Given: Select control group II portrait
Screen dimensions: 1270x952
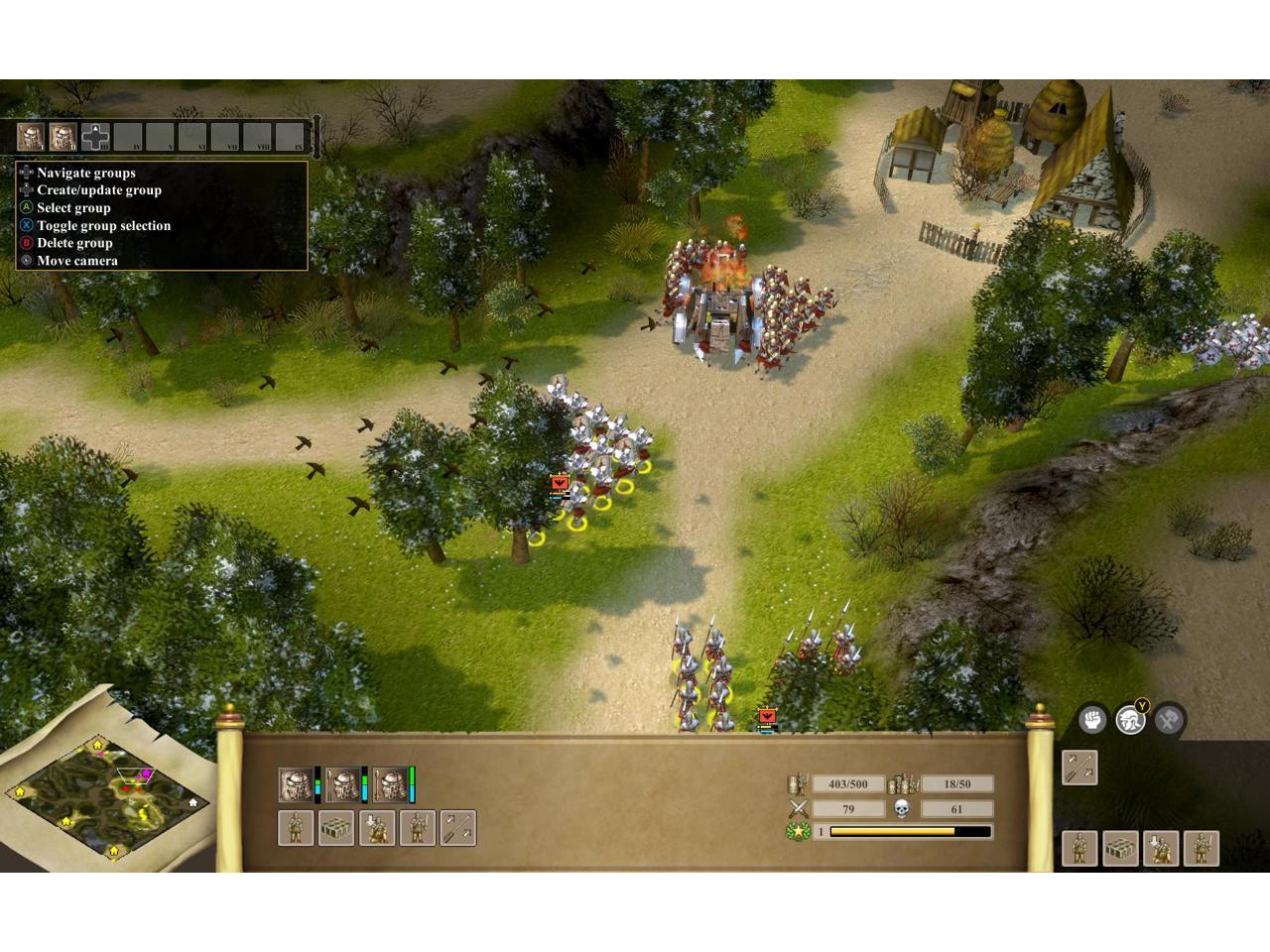Looking at the screenshot, I should 63,136.
